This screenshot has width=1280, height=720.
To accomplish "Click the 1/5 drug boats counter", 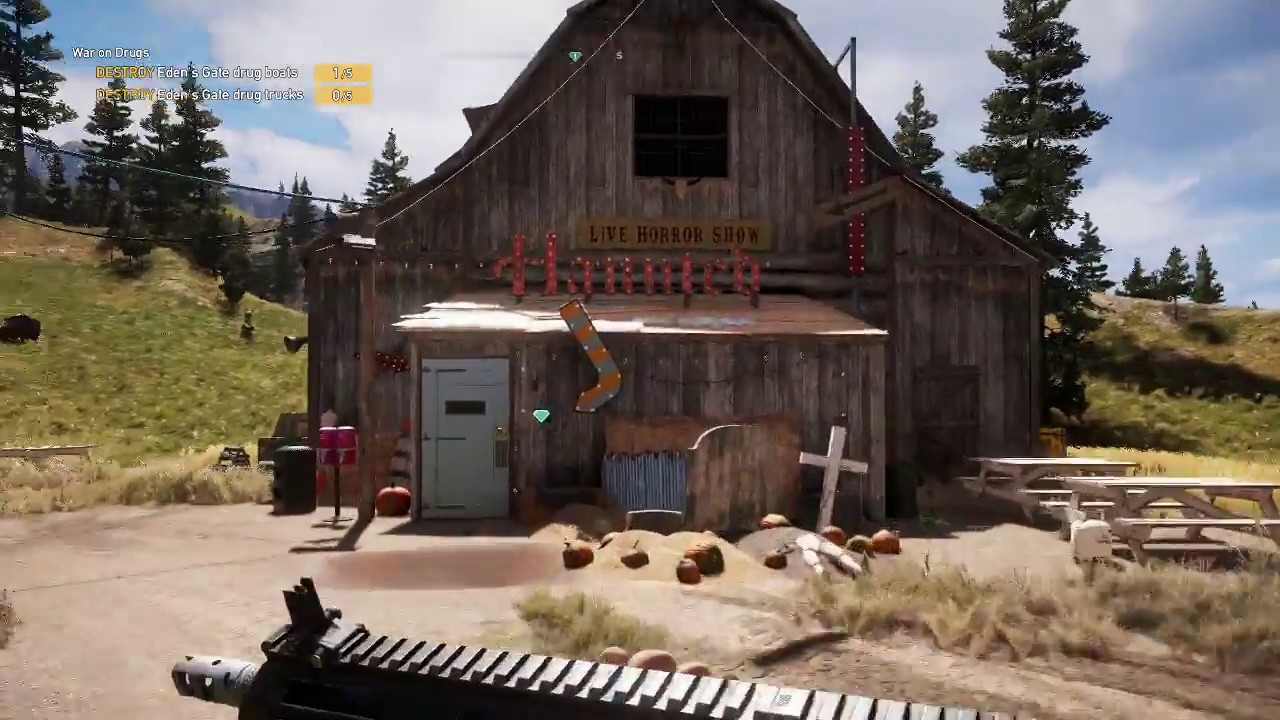I will 342,72.
